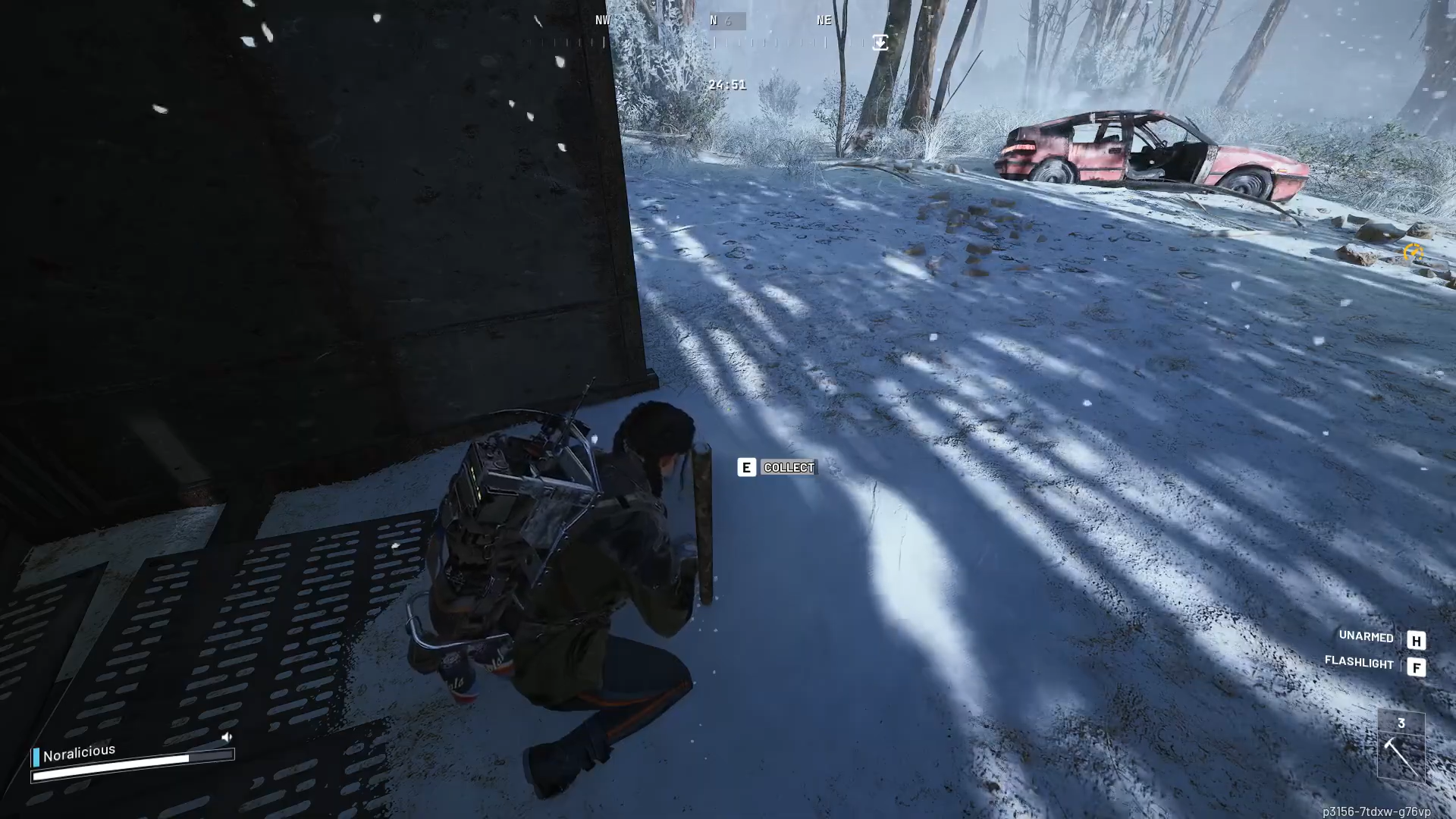The width and height of the screenshot is (1456, 819).
Task: Click the yellow gauge waypoint marker
Action: click(1412, 252)
